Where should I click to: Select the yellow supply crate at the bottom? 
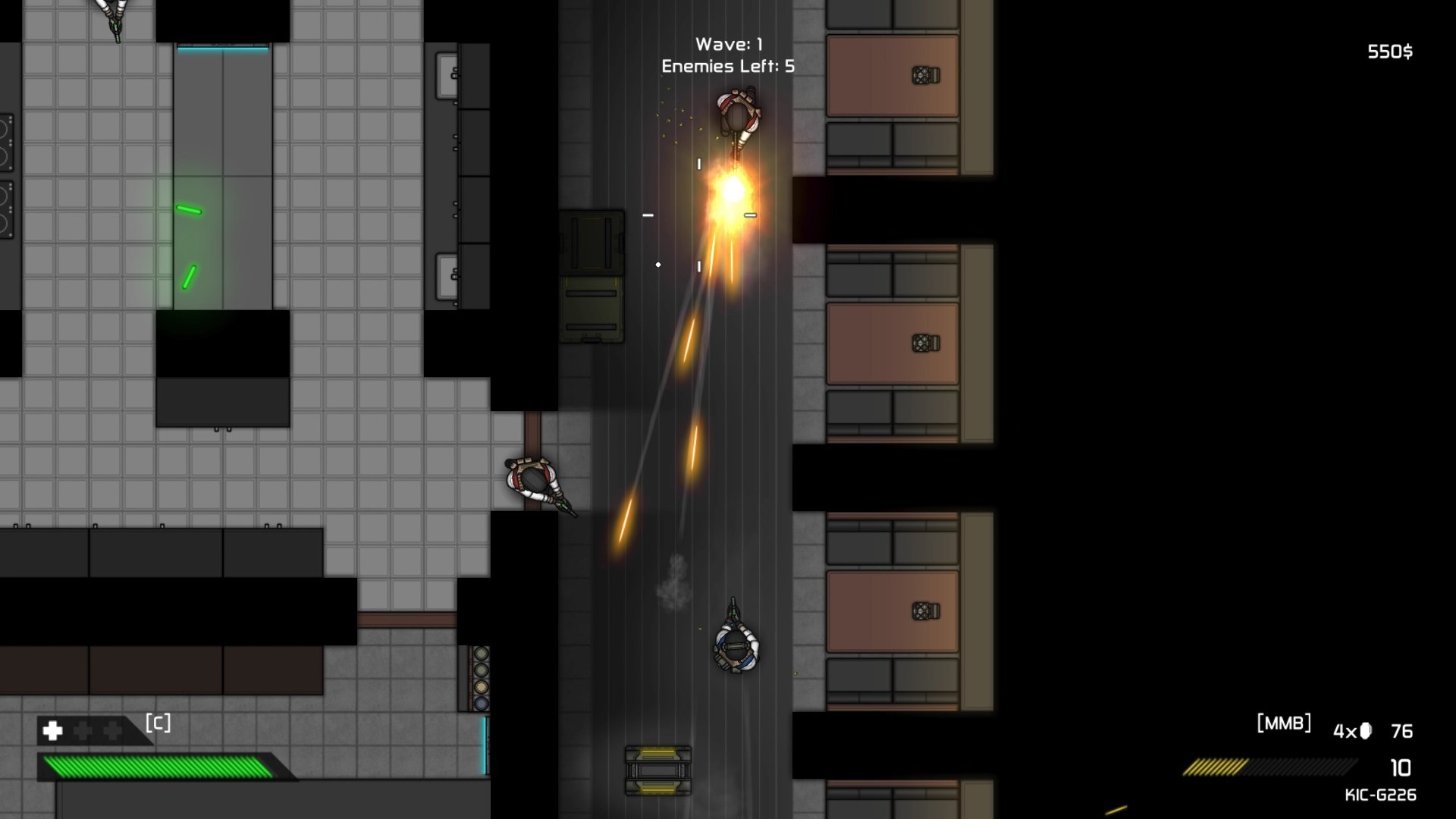coord(657,770)
